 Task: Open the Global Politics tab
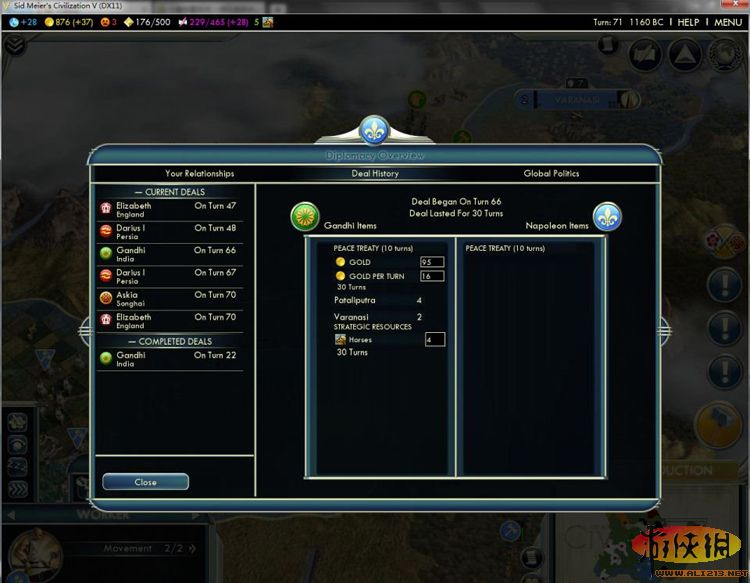click(551, 173)
